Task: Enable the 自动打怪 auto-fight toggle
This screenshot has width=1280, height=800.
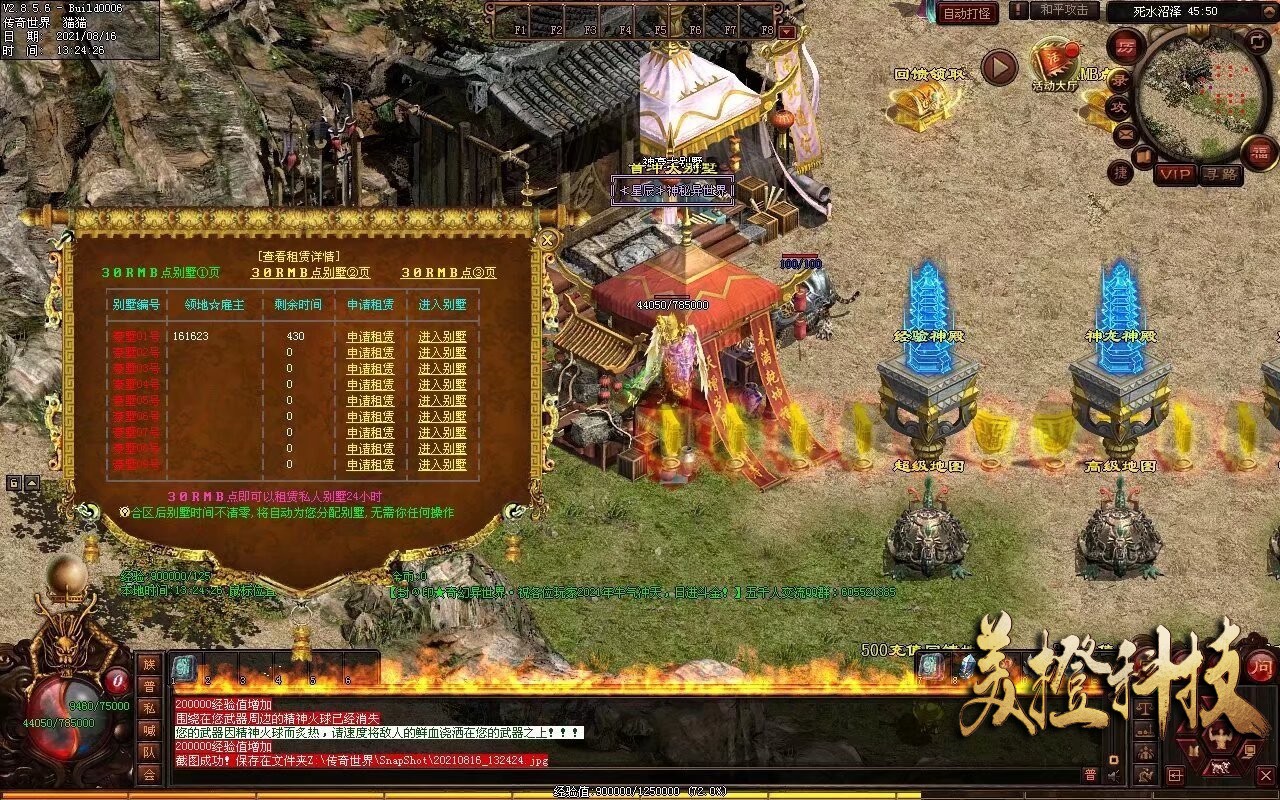Action: pos(967,13)
